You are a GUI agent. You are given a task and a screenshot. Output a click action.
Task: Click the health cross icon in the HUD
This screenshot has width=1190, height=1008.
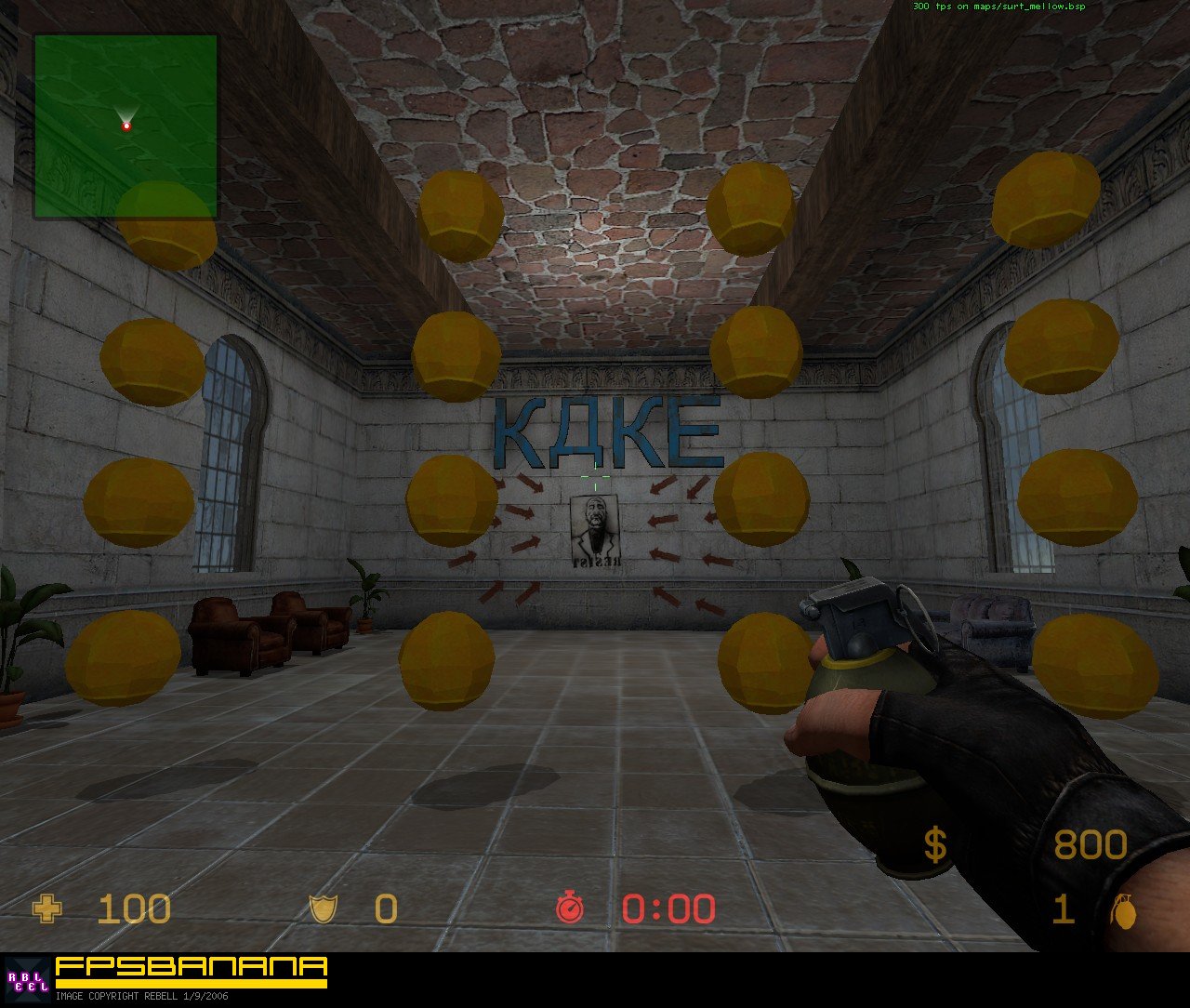click(x=46, y=908)
